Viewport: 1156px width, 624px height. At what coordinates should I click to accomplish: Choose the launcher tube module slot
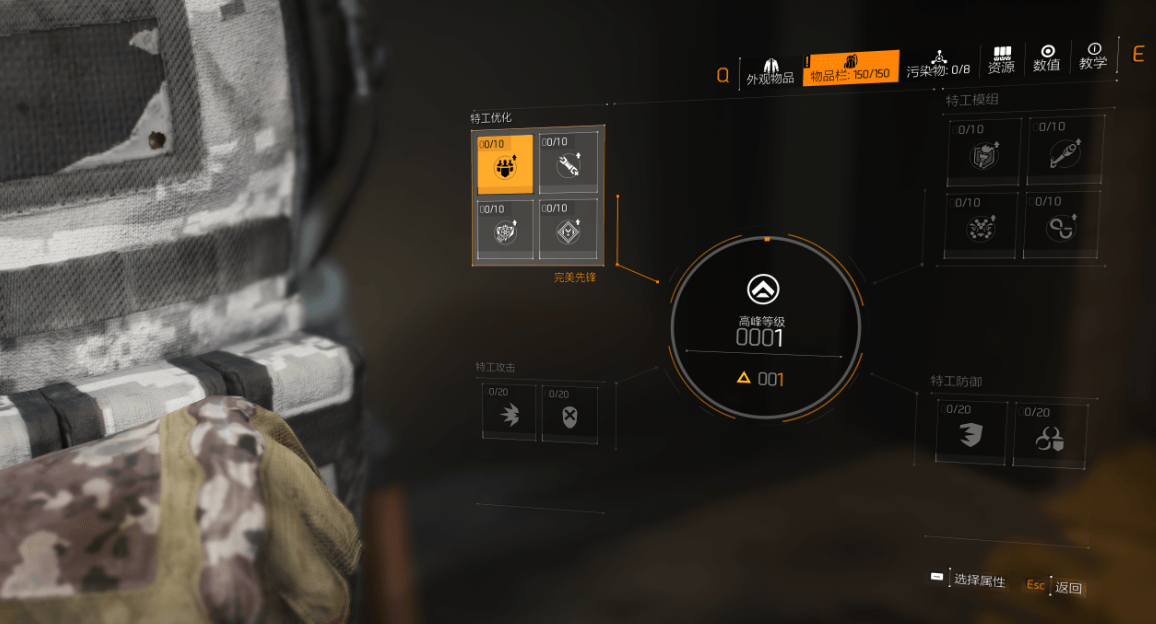tap(1065, 150)
